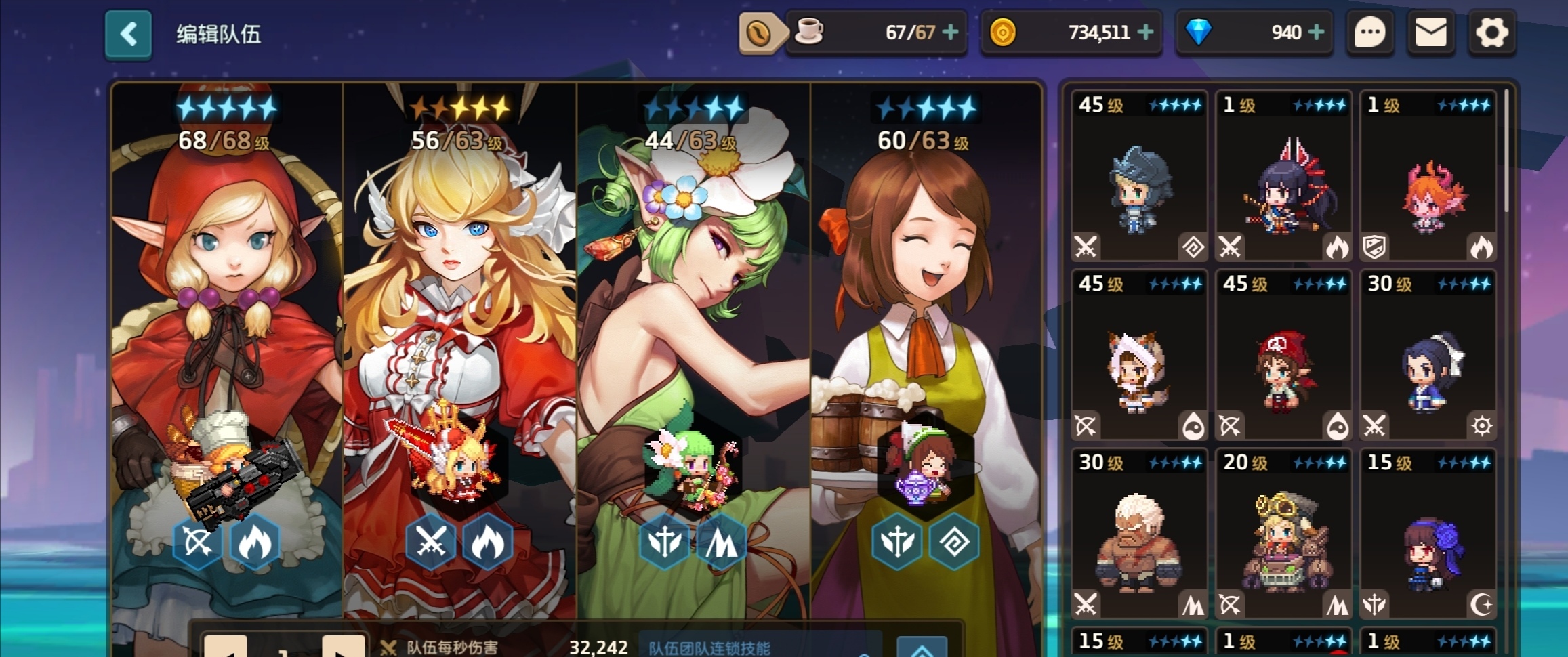
Task: Pick the level 45 fox-hooded hero
Action: pos(1139,355)
